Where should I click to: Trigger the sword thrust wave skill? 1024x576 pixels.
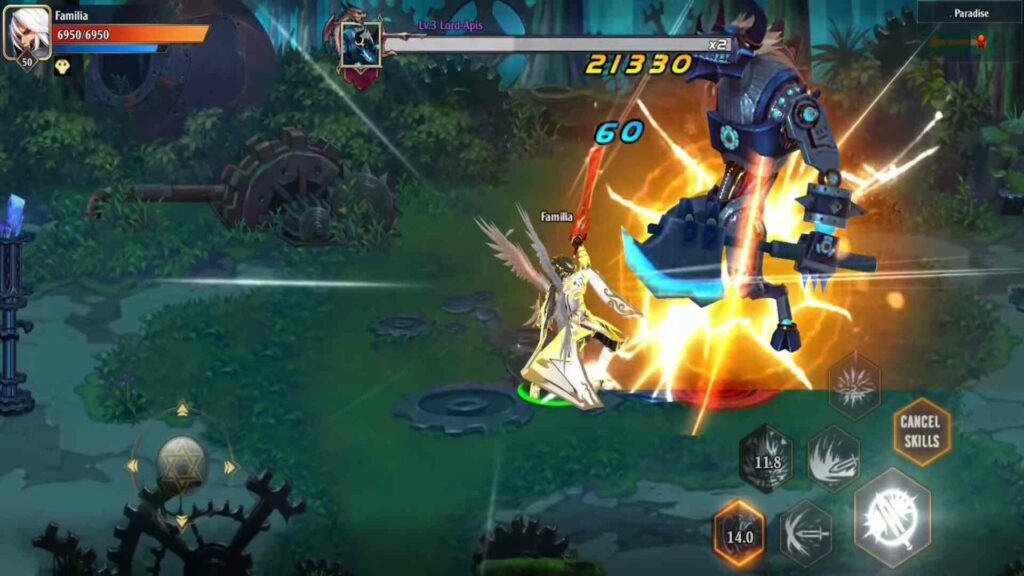click(x=806, y=533)
